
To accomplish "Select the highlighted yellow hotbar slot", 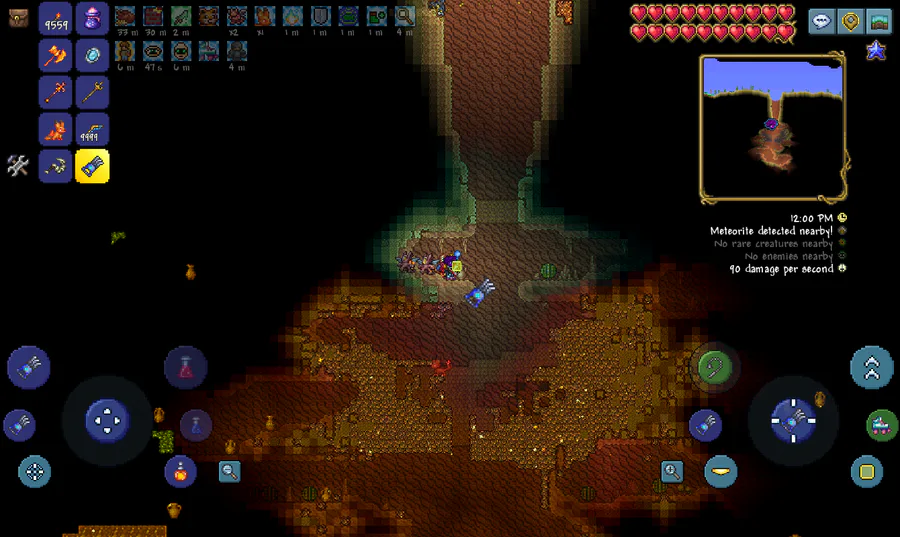I will [92, 166].
